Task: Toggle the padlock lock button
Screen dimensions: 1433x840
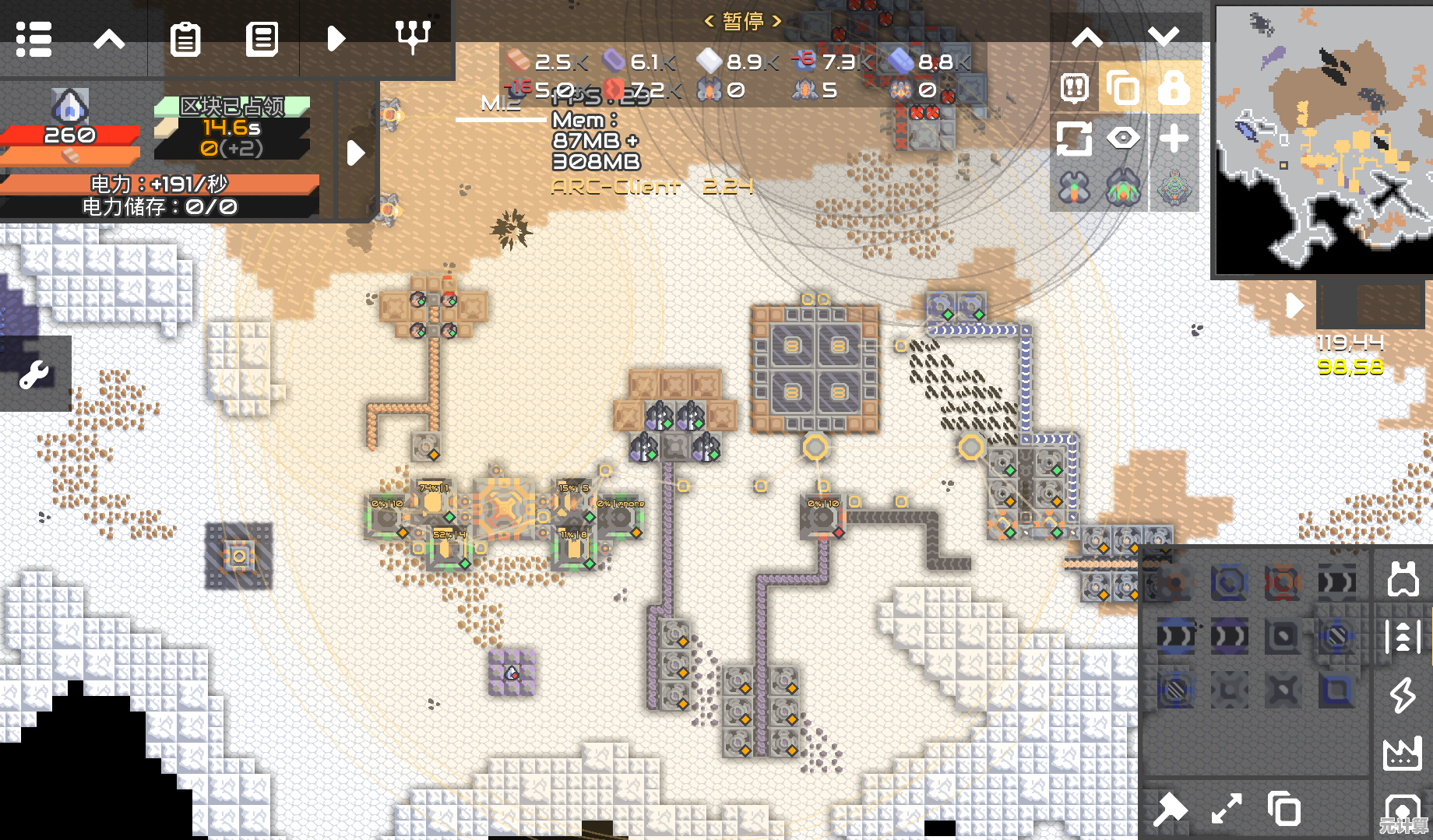Action: [x=1173, y=87]
